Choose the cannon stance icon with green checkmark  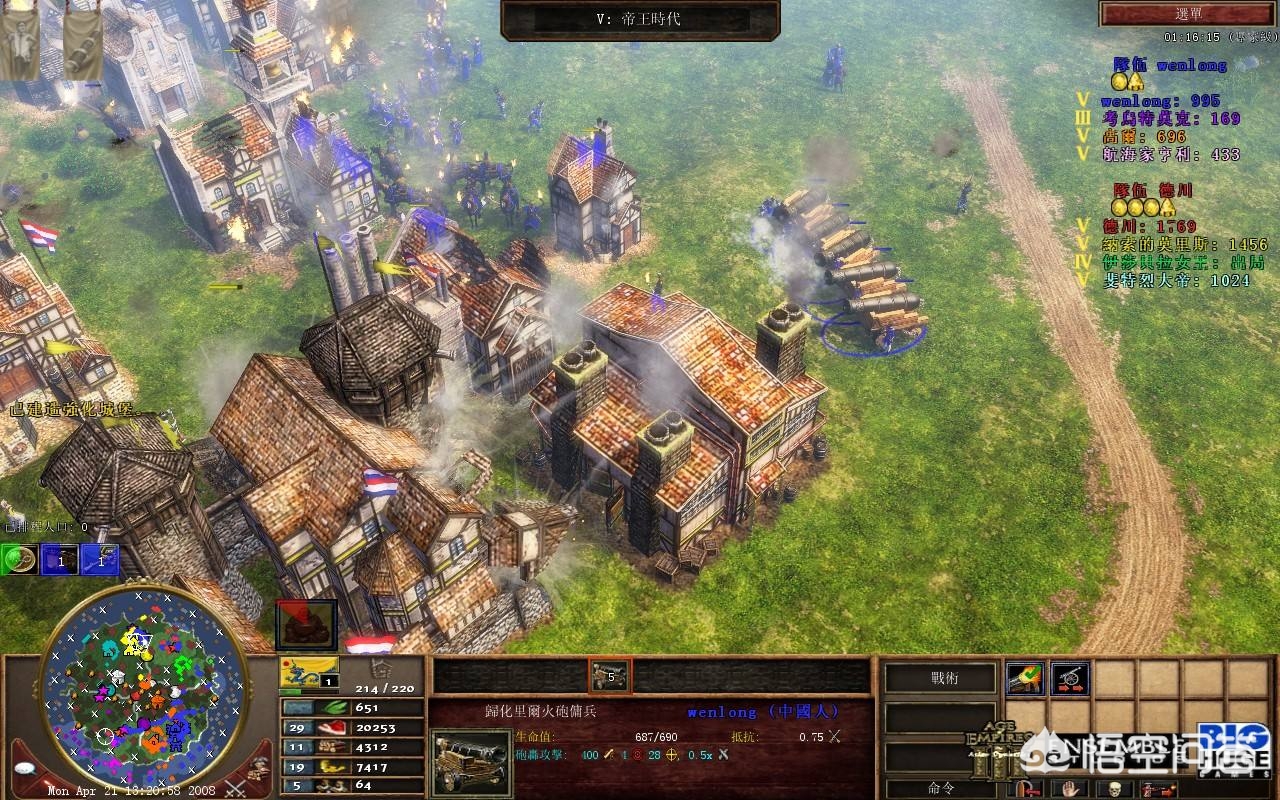coord(1024,678)
